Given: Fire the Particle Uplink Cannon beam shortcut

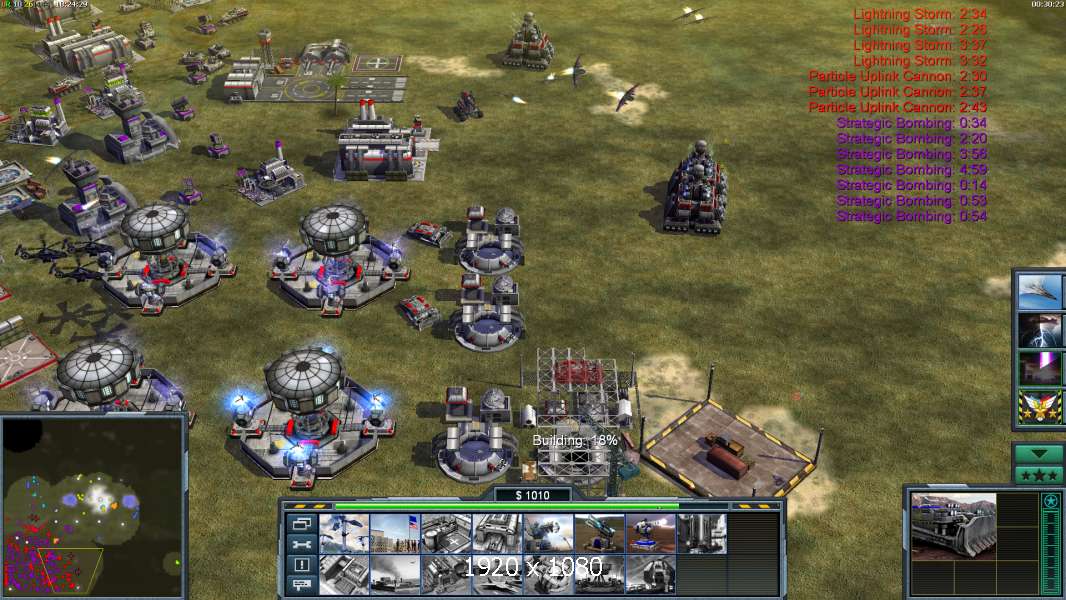Looking at the screenshot, I should (x=1040, y=368).
